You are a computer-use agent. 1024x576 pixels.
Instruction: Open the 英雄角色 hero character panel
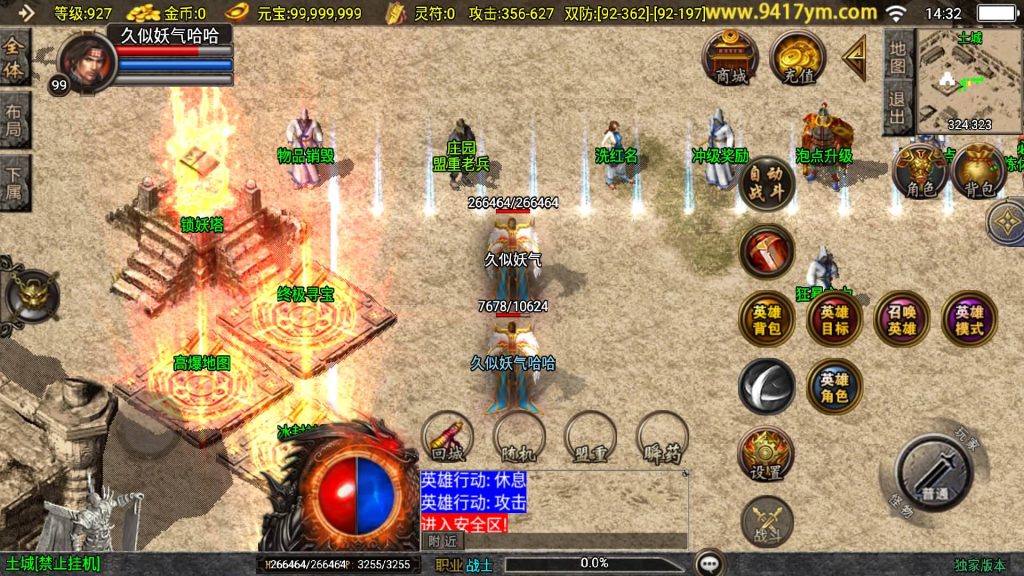click(x=834, y=386)
